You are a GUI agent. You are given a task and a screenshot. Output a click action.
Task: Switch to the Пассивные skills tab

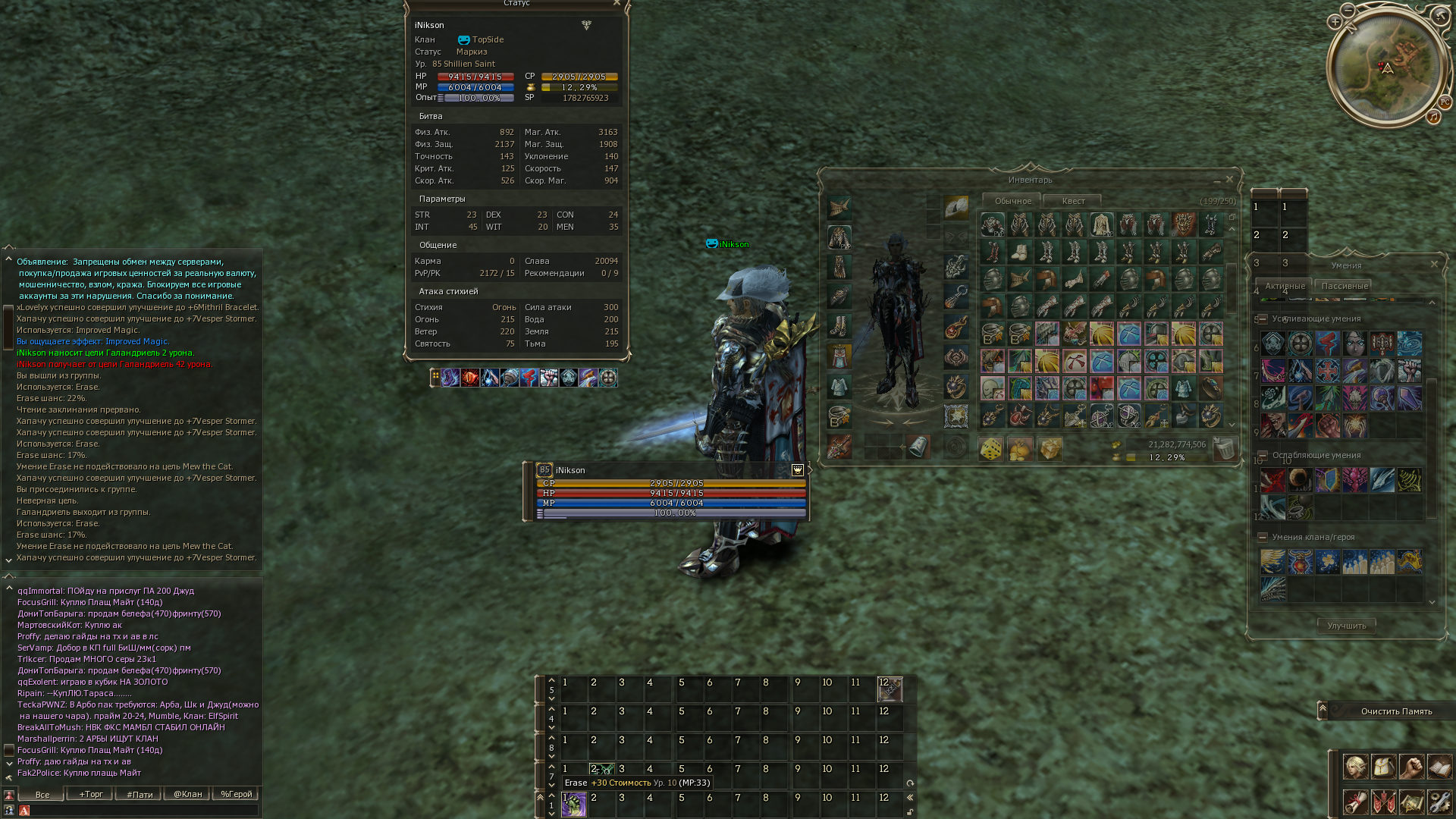point(1343,286)
